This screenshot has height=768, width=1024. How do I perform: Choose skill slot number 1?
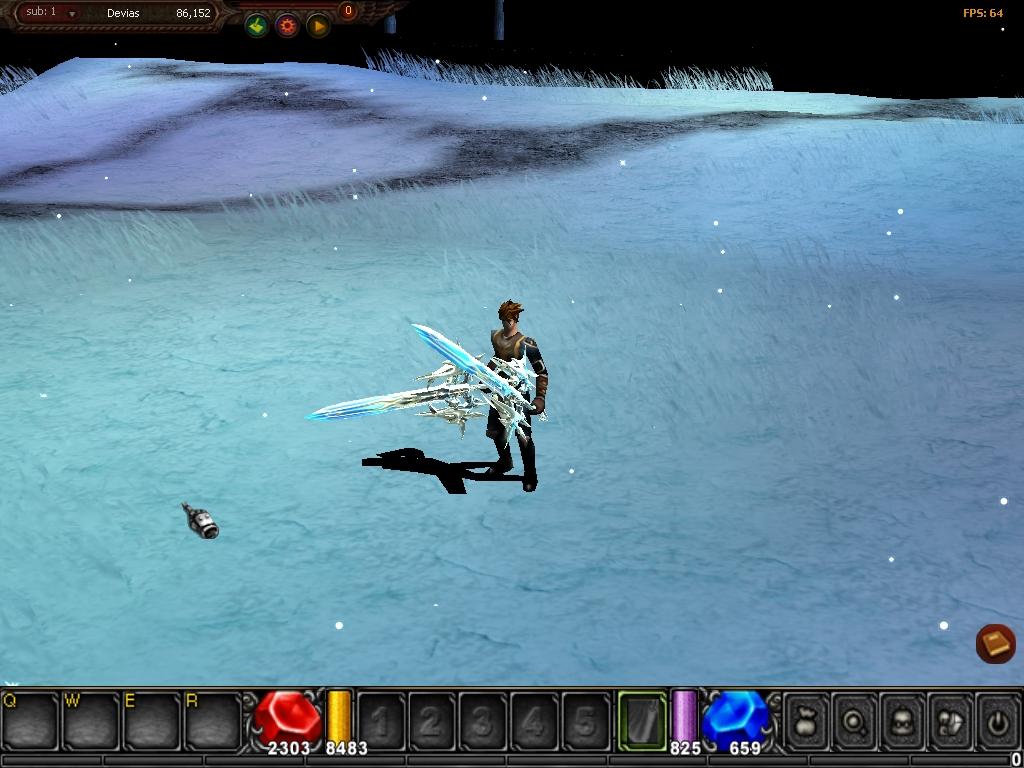[x=381, y=720]
